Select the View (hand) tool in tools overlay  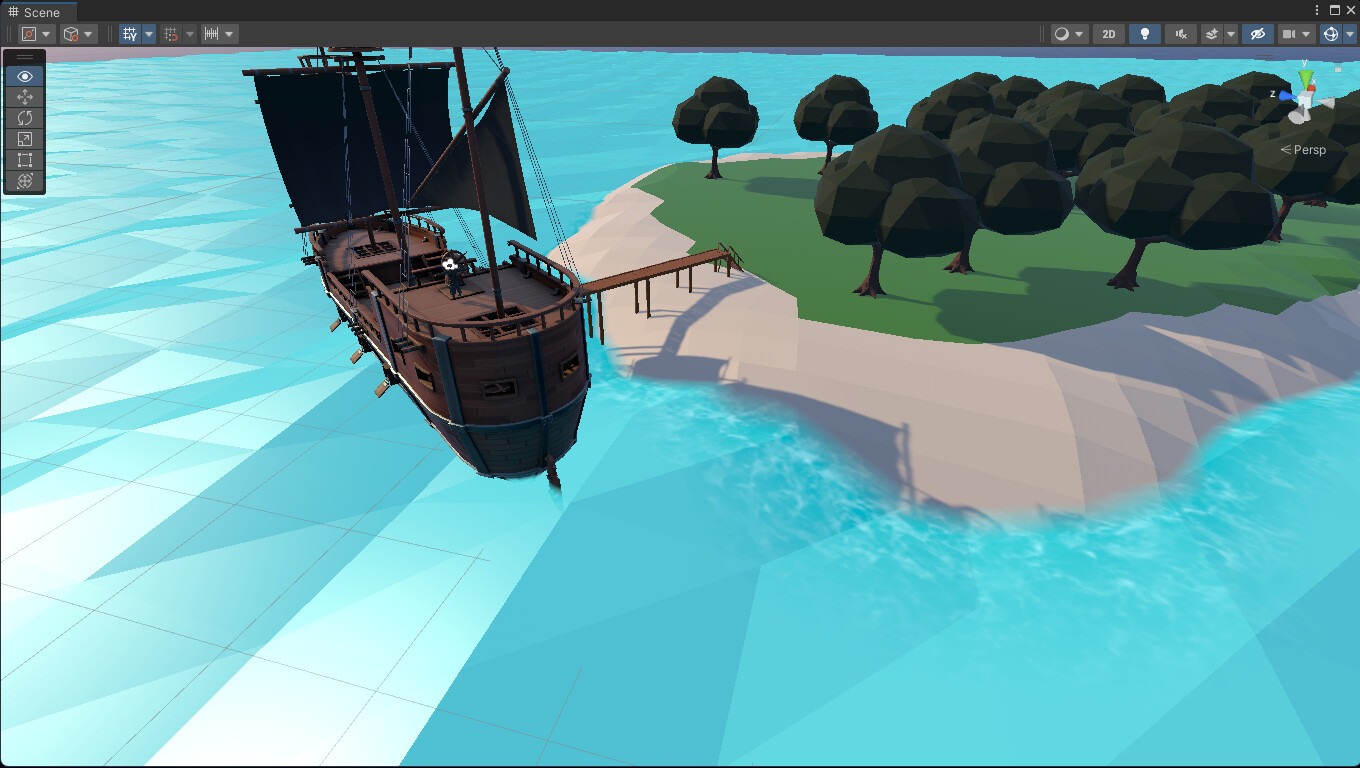click(24, 76)
